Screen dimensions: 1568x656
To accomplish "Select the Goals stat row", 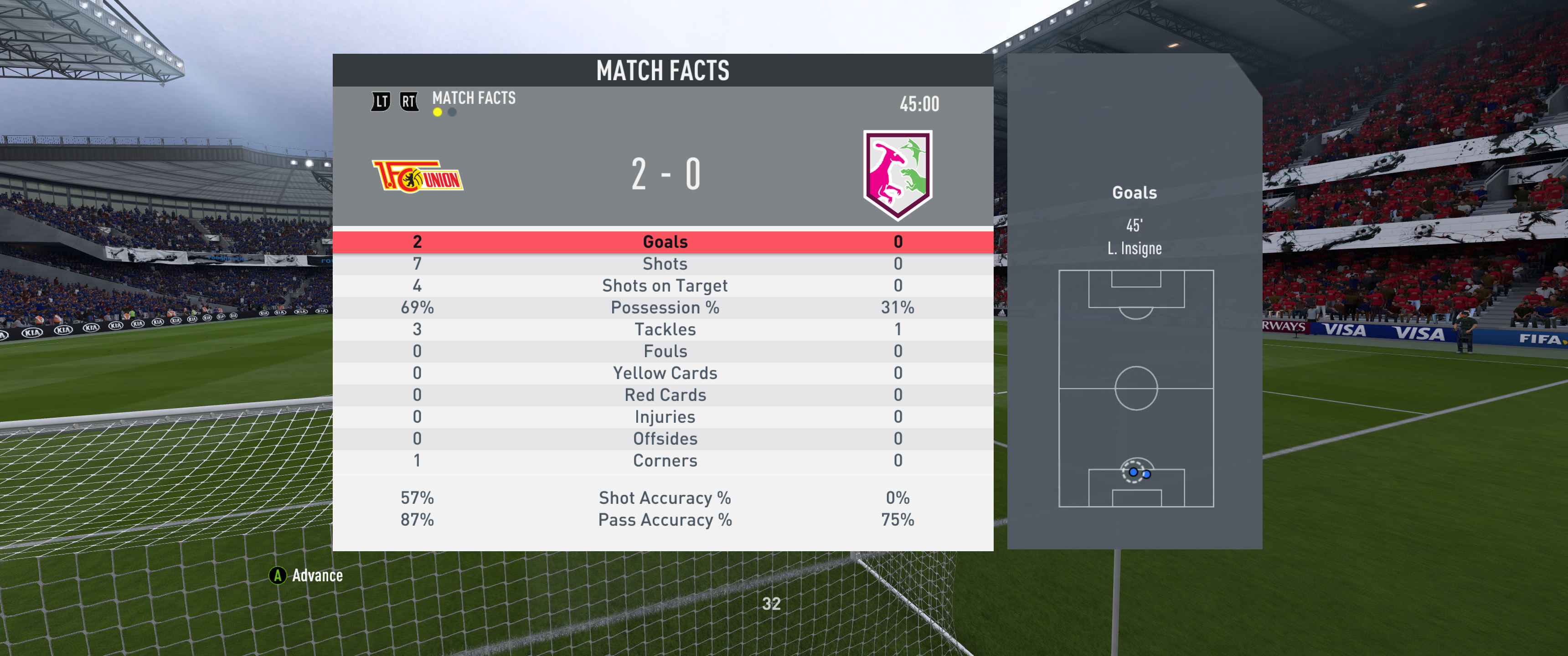I will point(665,241).
